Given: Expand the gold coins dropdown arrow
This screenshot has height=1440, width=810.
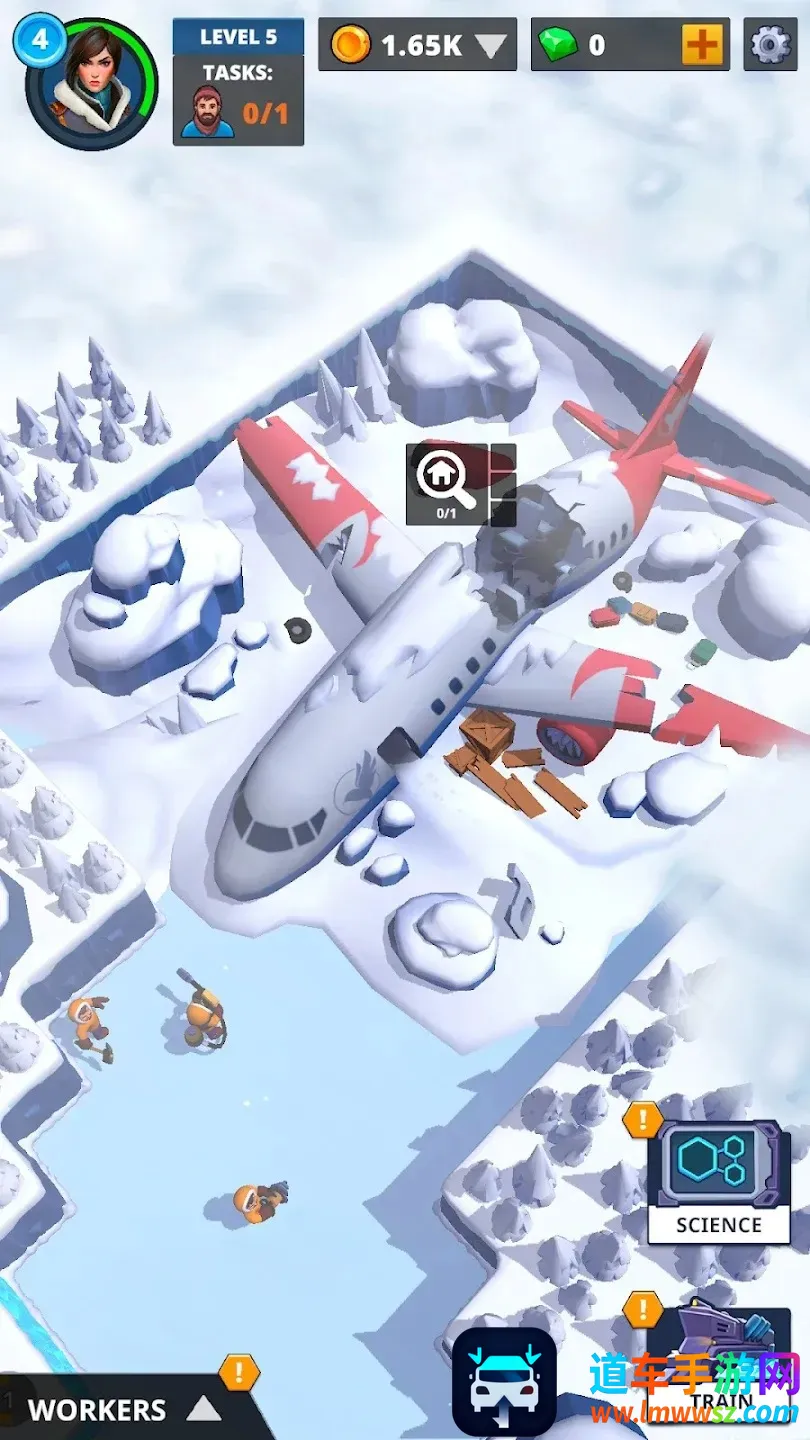Looking at the screenshot, I should (491, 45).
